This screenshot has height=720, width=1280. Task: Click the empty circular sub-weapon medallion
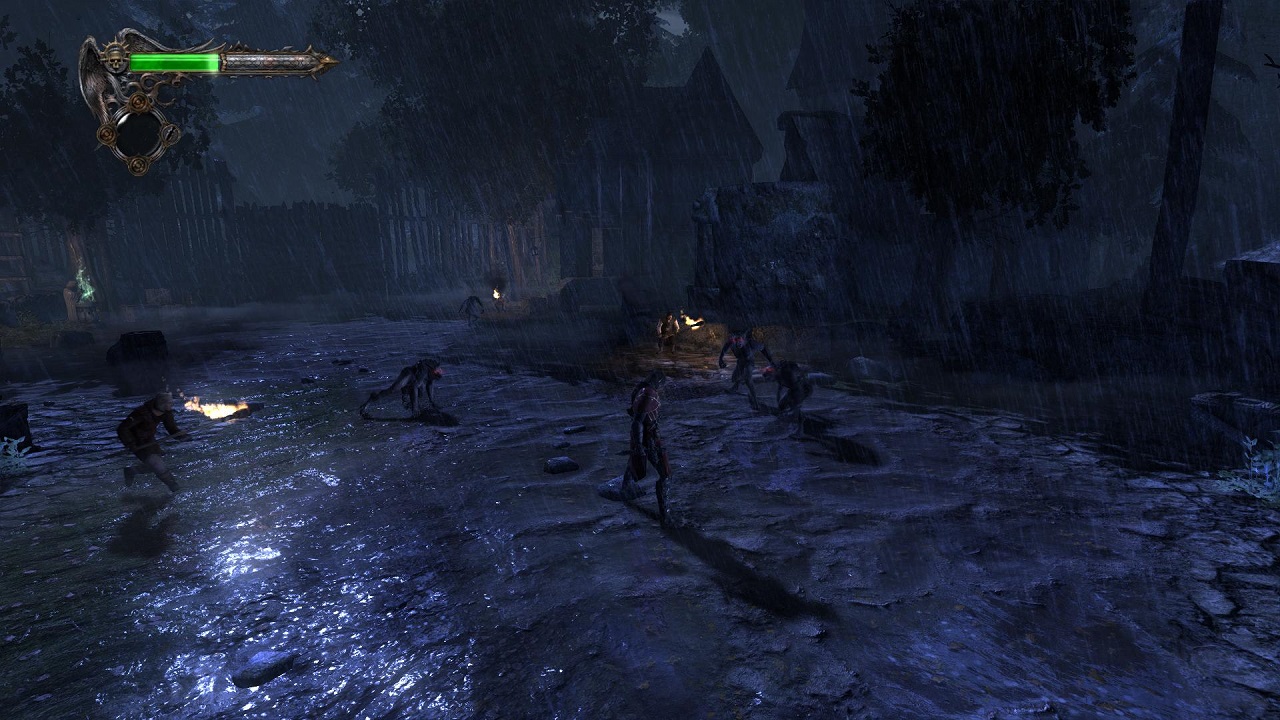pos(139,131)
